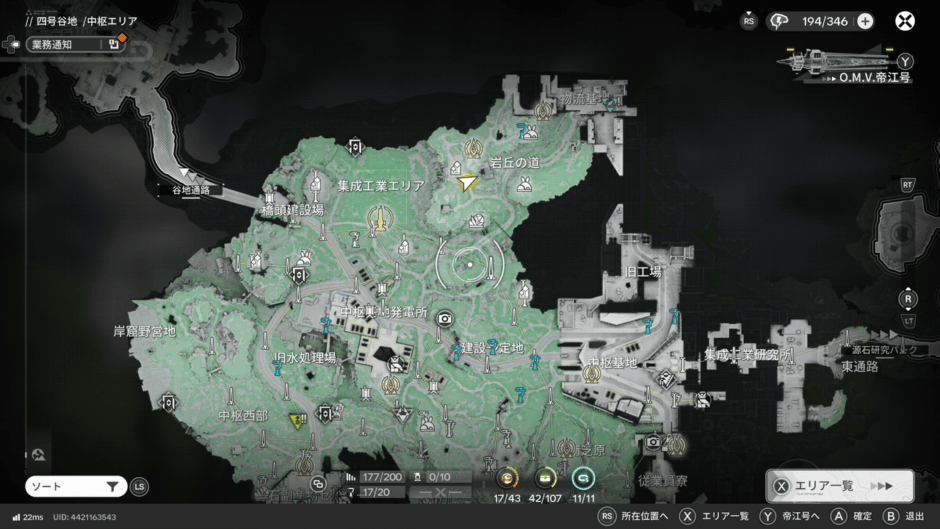Select the 旧工場 location label
Viewport: 940px width, 529px height.
[x=643, y=271]
